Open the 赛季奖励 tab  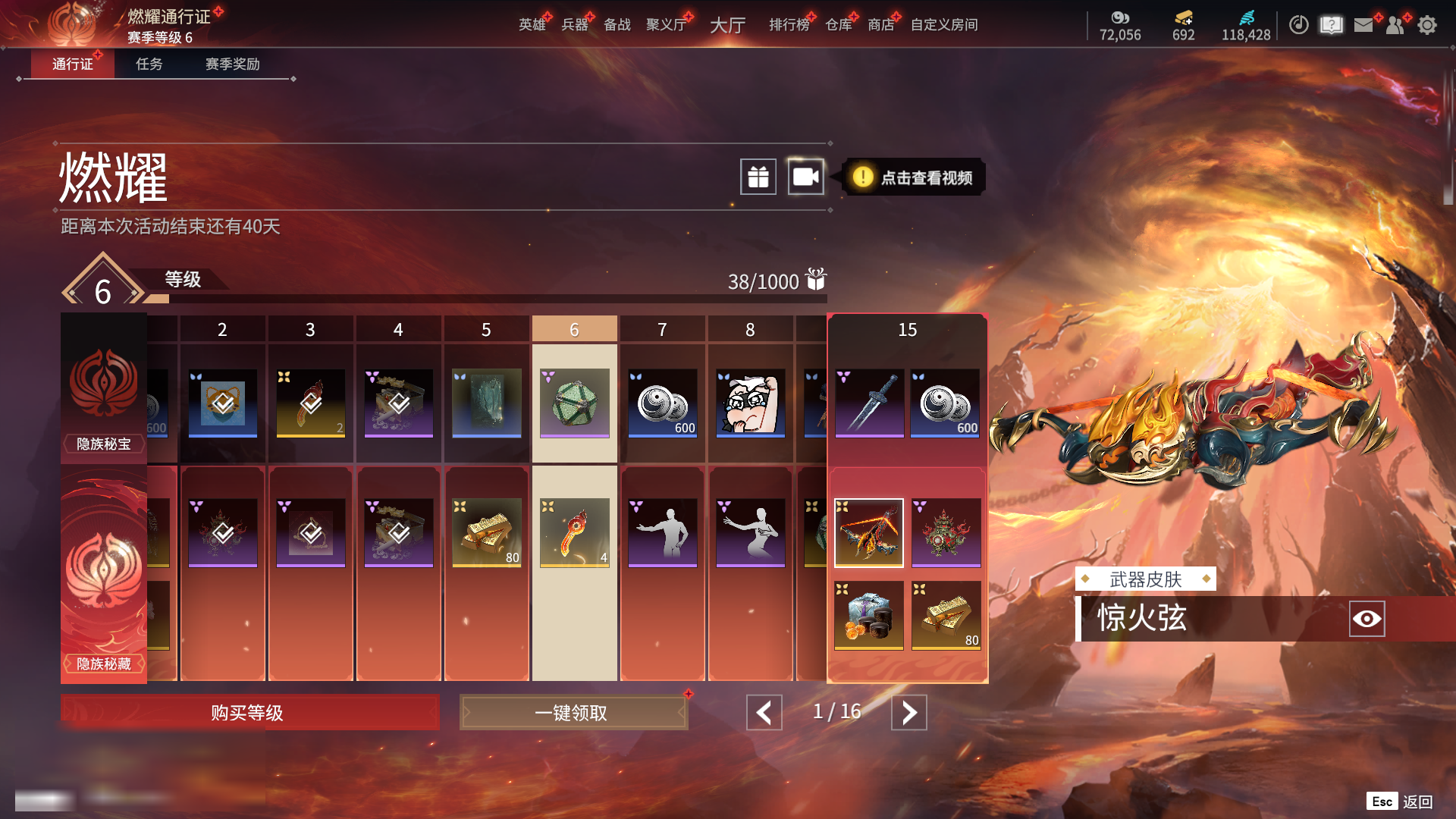coord(232,64)
